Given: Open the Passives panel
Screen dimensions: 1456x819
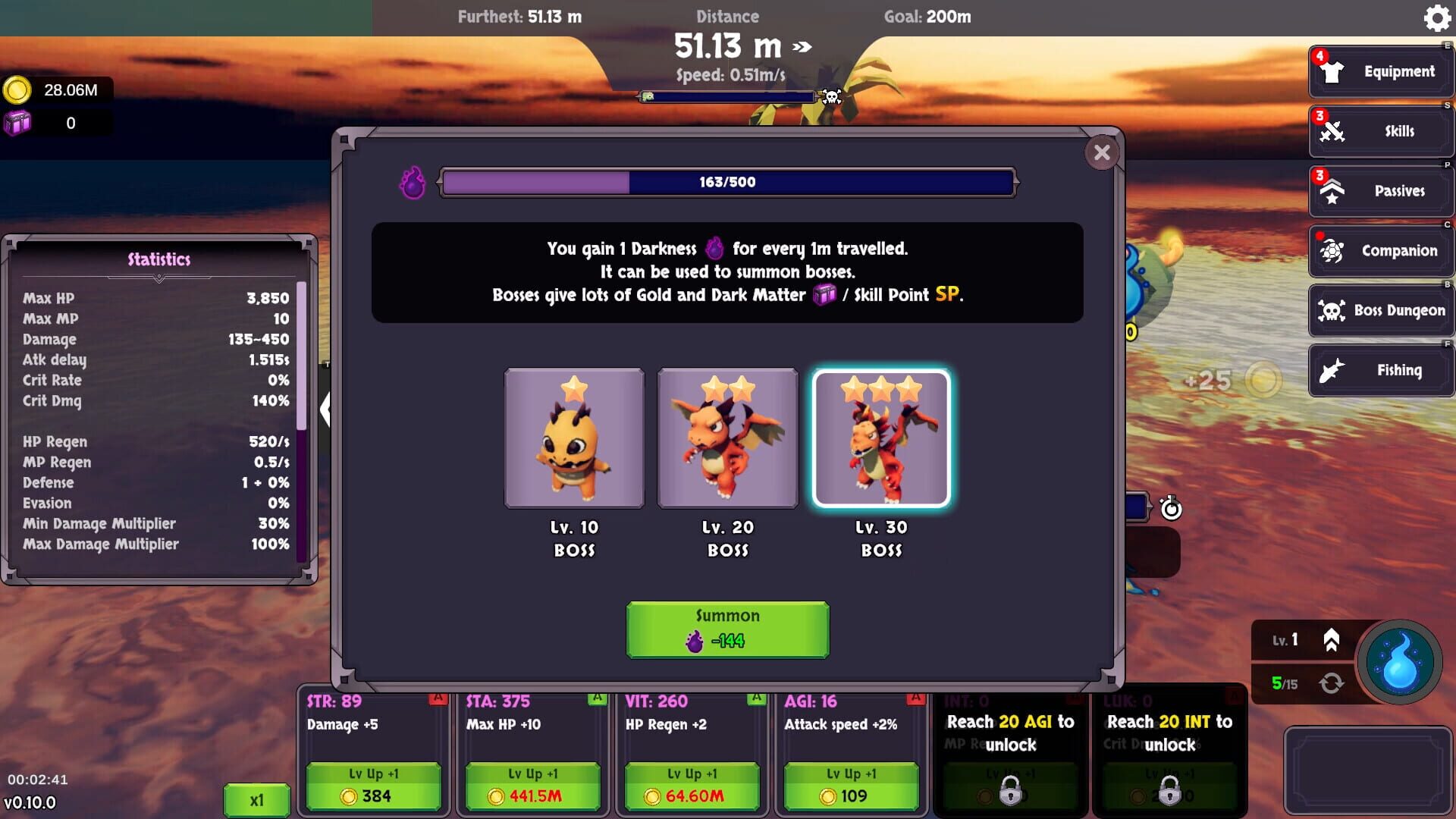Looking at the screenshot, I should (x=1380, y=190).
